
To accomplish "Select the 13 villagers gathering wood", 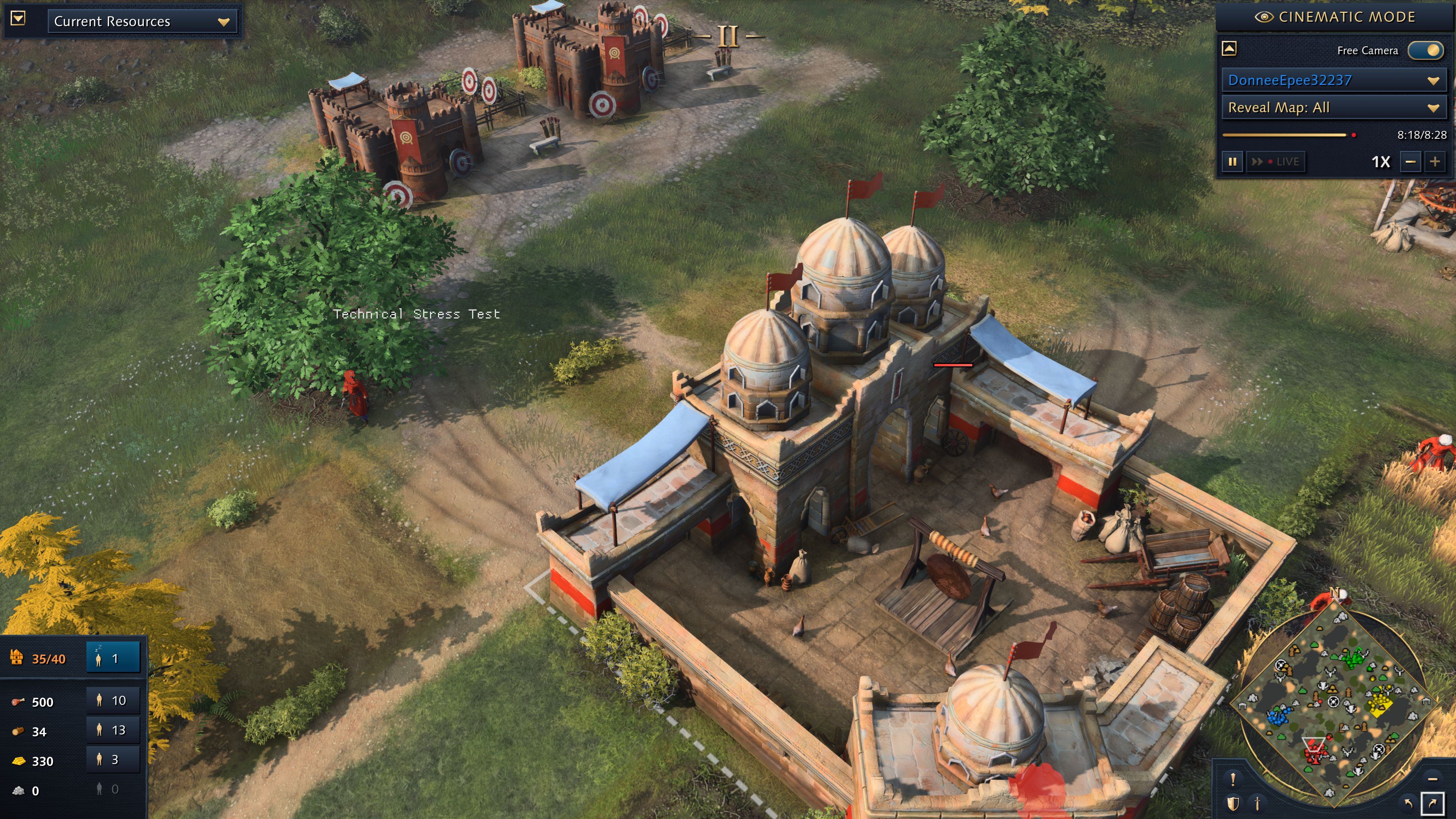I will coord(113,730).
